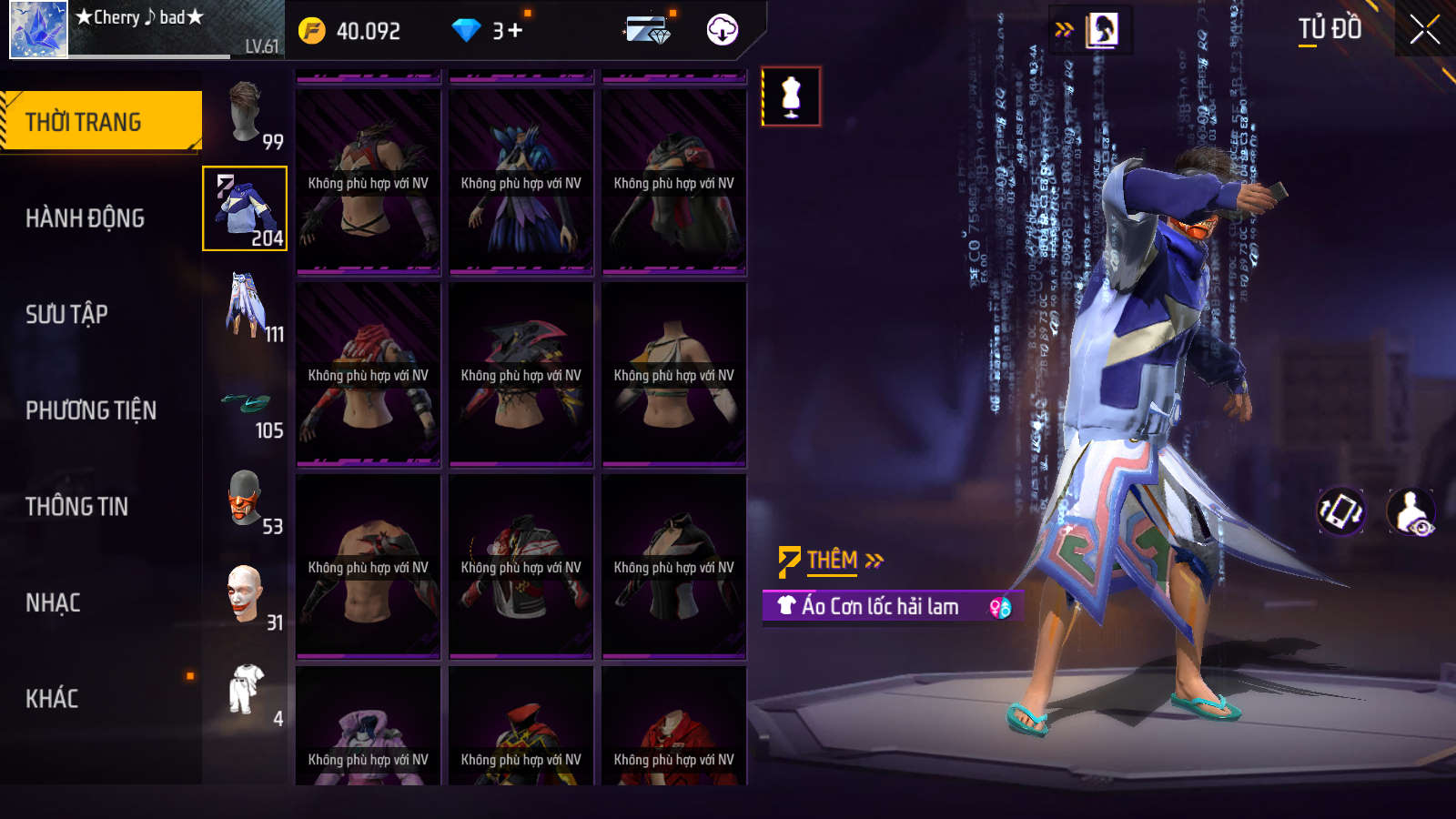Open the THỜI TRANG tab
Image resolution: width=1456 pixels, height=819 pixels.
coord(101,121)
